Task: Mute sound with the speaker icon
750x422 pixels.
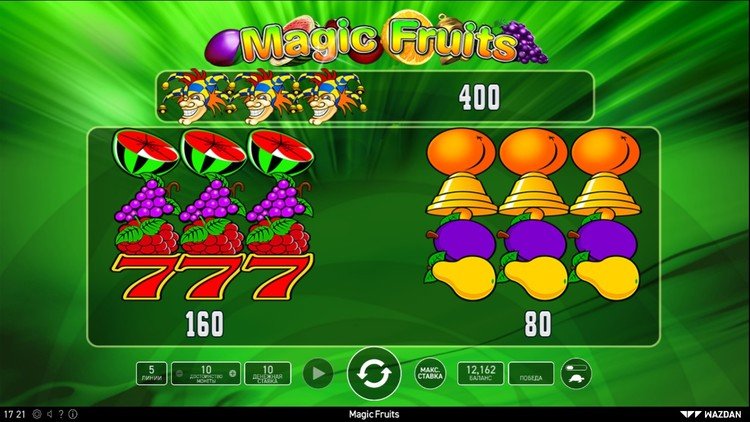Action: point(49,413)
